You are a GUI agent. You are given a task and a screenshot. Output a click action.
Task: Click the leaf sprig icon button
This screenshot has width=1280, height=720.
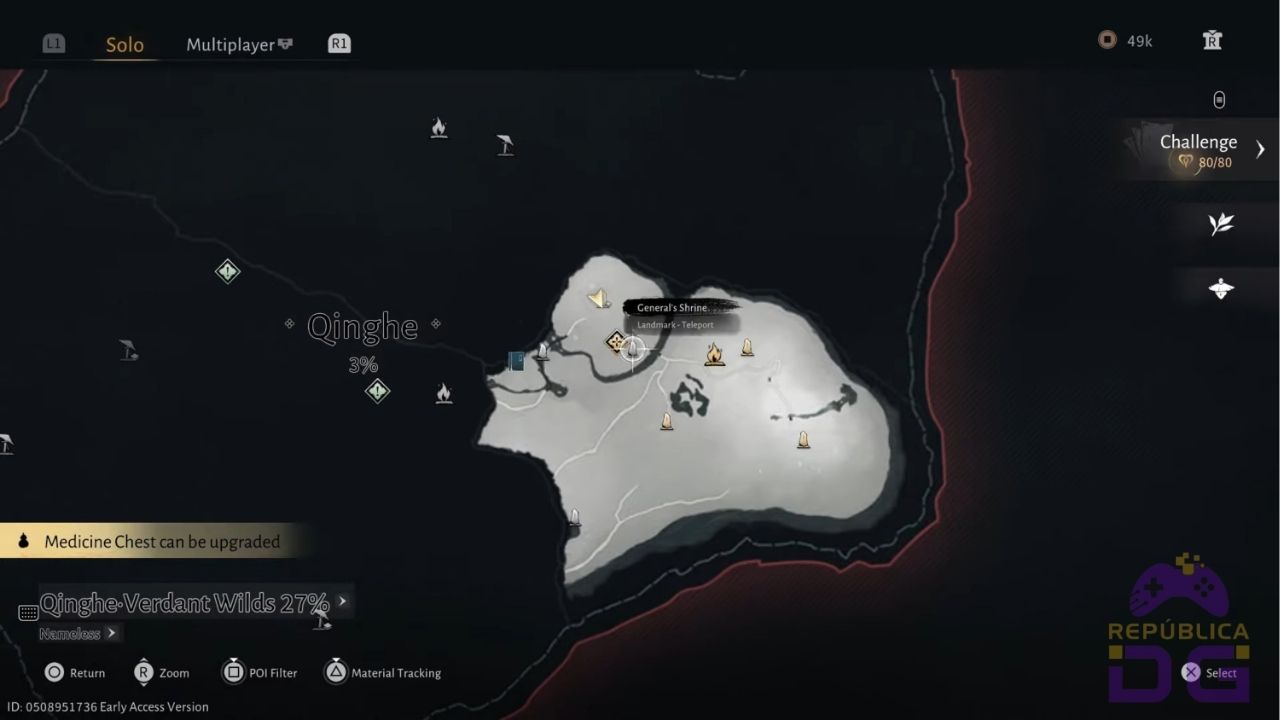pos(1220,224)
